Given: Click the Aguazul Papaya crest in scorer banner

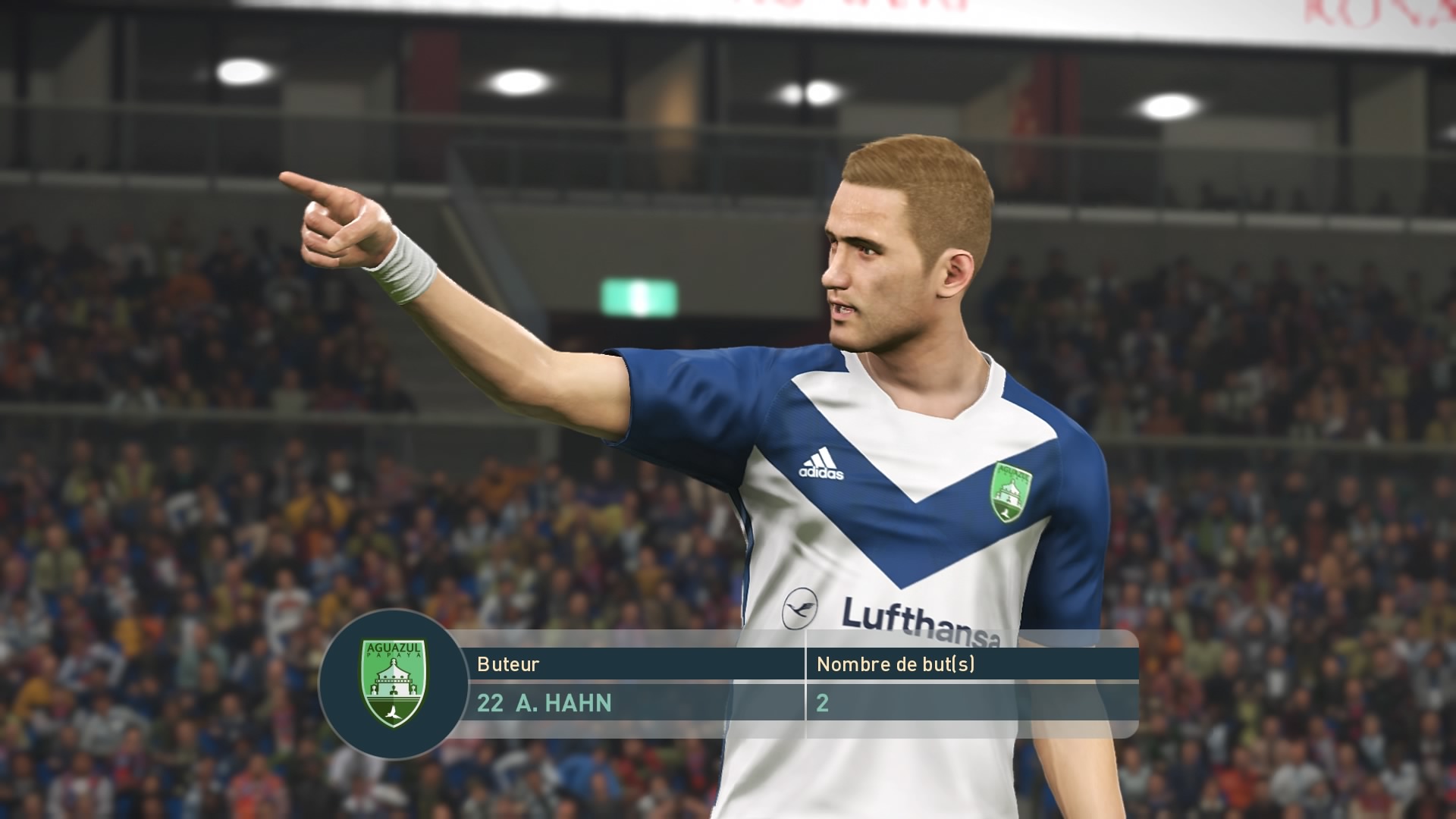Looking at the screenshot, I should point(393,682).
